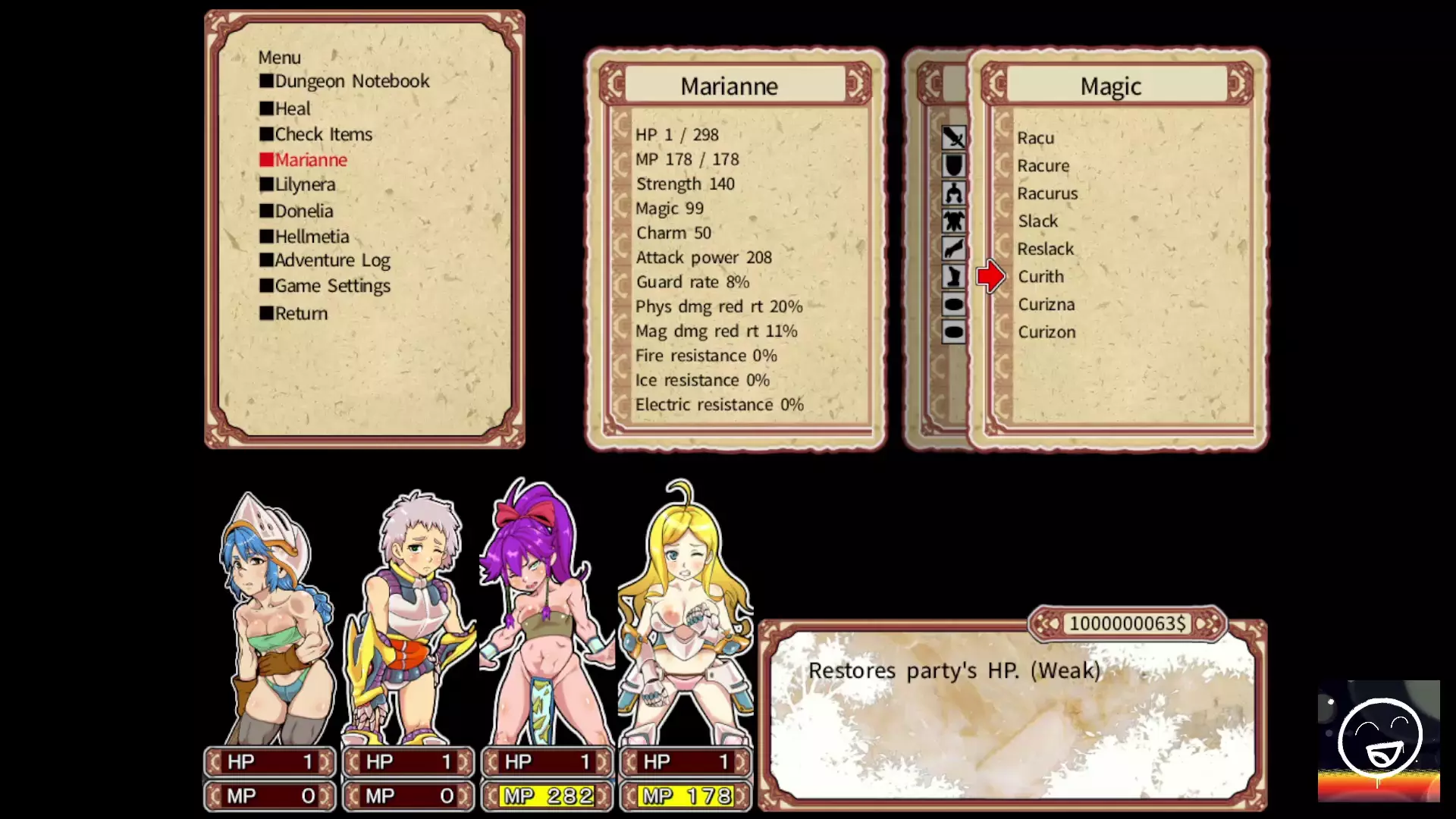Select Marianne in the menu list
This screenshot has height=819, width=1456.
310,160
